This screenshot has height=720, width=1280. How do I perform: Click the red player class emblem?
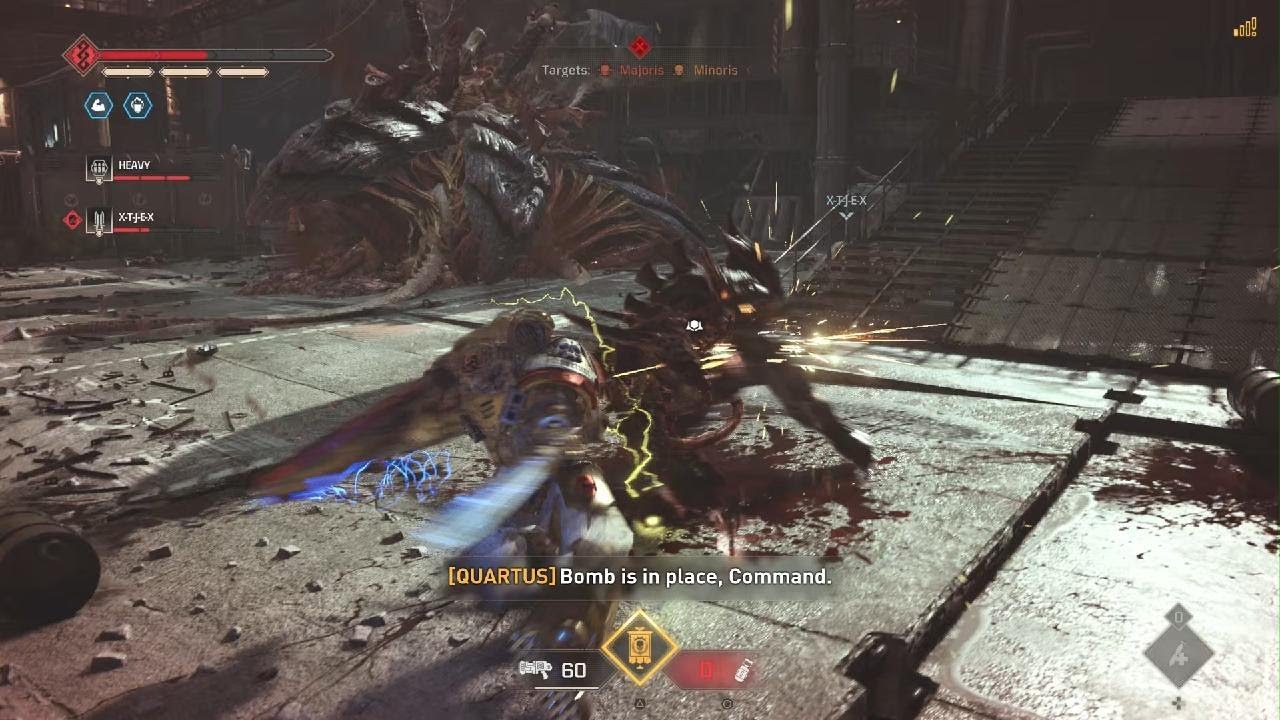[81, 55]
